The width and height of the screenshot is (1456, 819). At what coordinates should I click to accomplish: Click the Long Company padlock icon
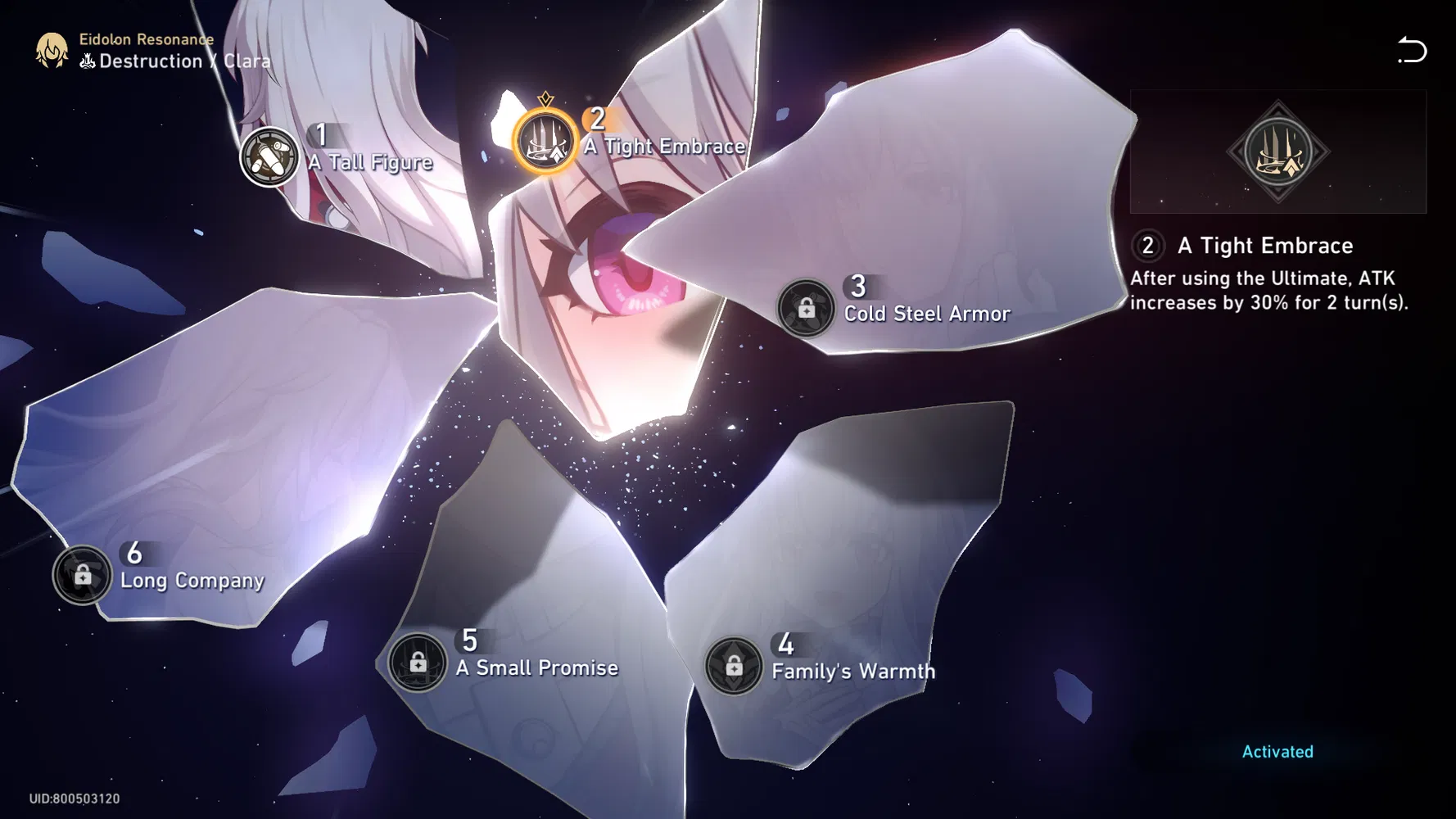point(82,574)
